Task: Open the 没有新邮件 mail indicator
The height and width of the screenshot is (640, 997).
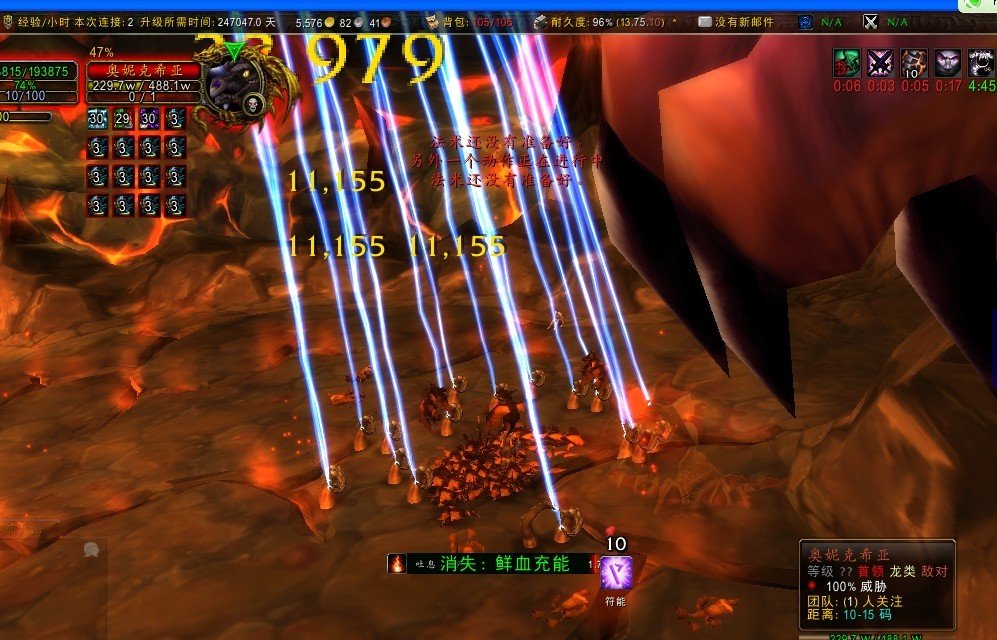Action: pos(737,22)
